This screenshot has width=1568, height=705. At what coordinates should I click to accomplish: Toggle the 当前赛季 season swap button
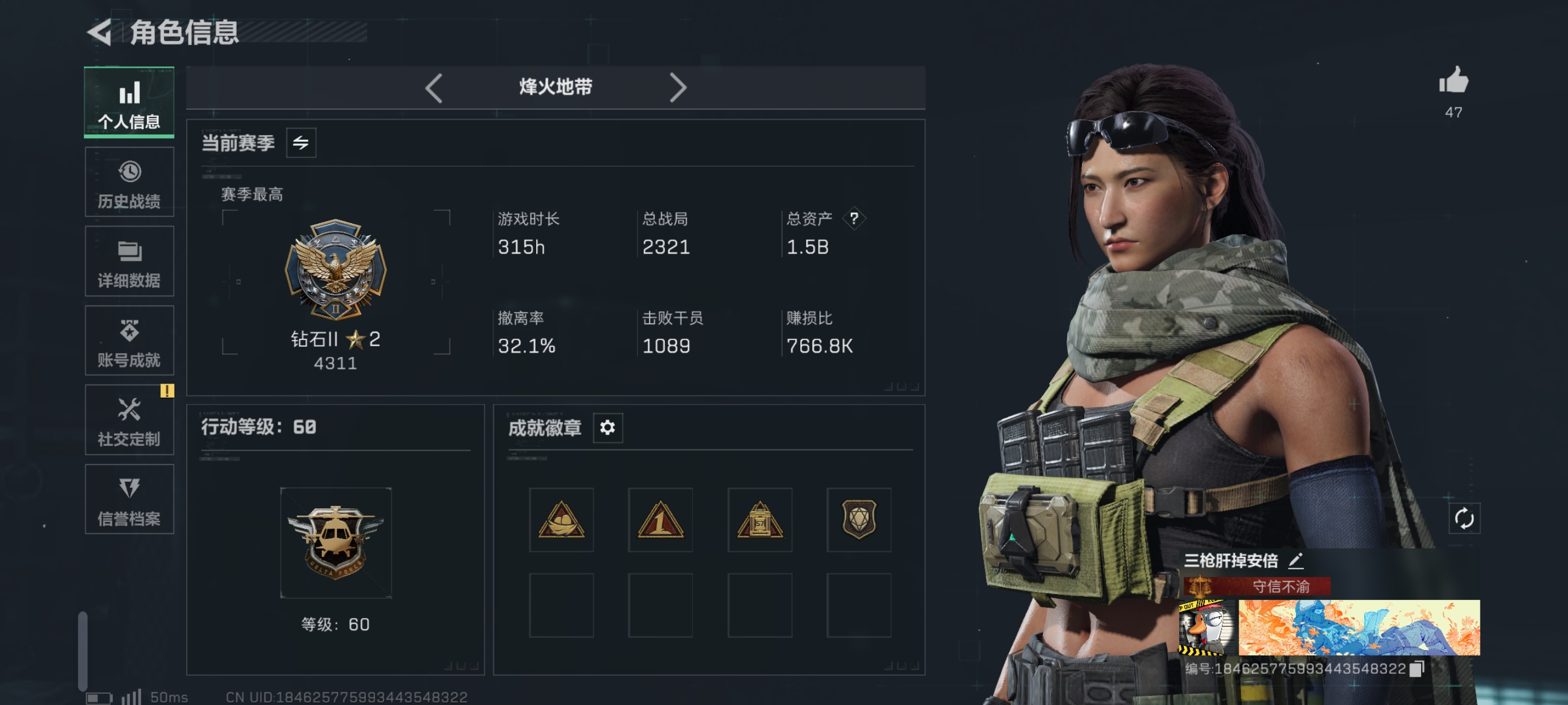click(x=301, y=143)
